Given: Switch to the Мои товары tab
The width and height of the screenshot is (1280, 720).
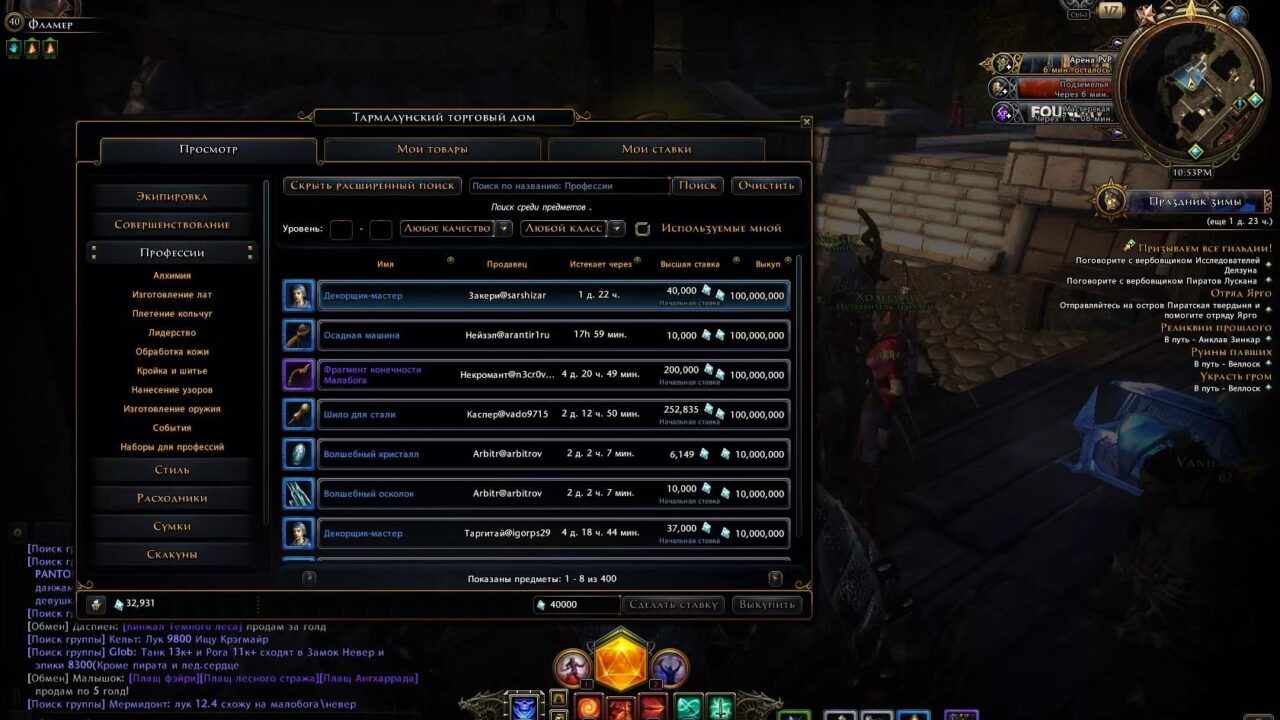Looking at the screenshot, I should coord(432,150).
